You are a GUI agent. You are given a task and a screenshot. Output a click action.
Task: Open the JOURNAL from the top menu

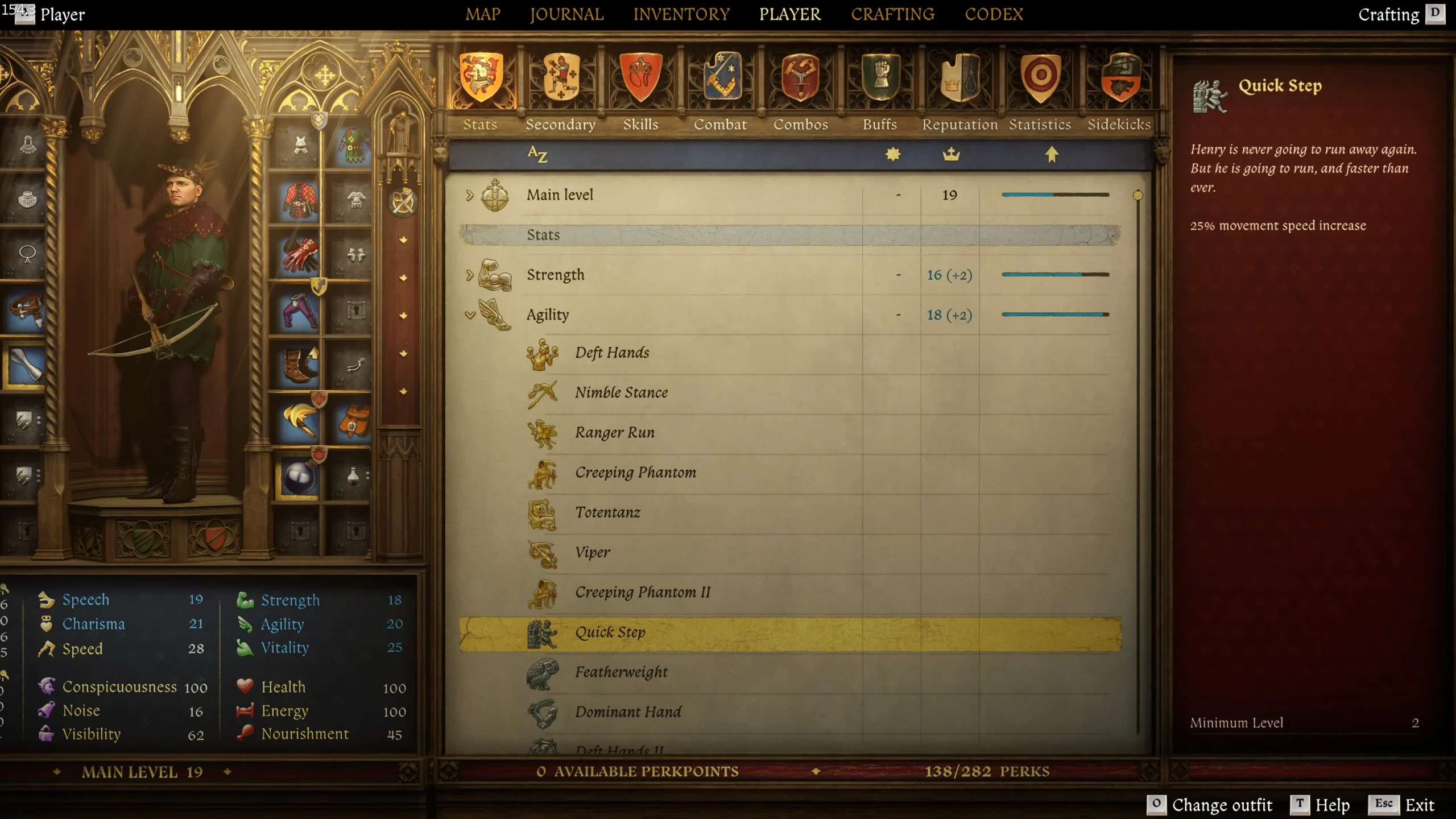coord(566,14)
